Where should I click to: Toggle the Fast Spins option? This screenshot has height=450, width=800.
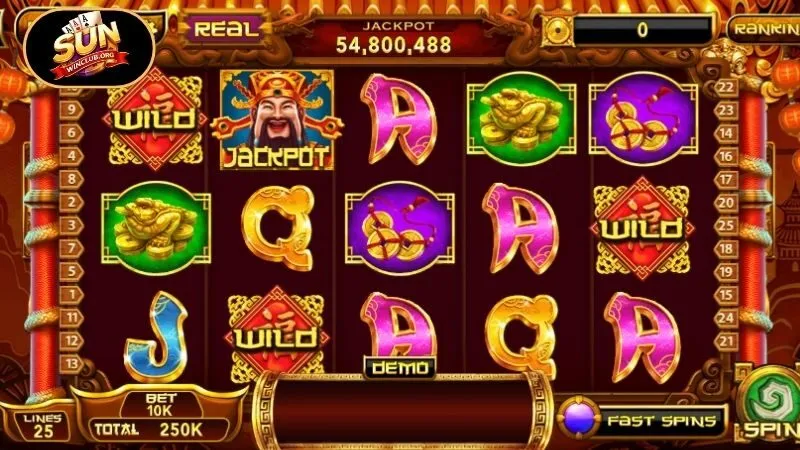[x=641, y=420]
